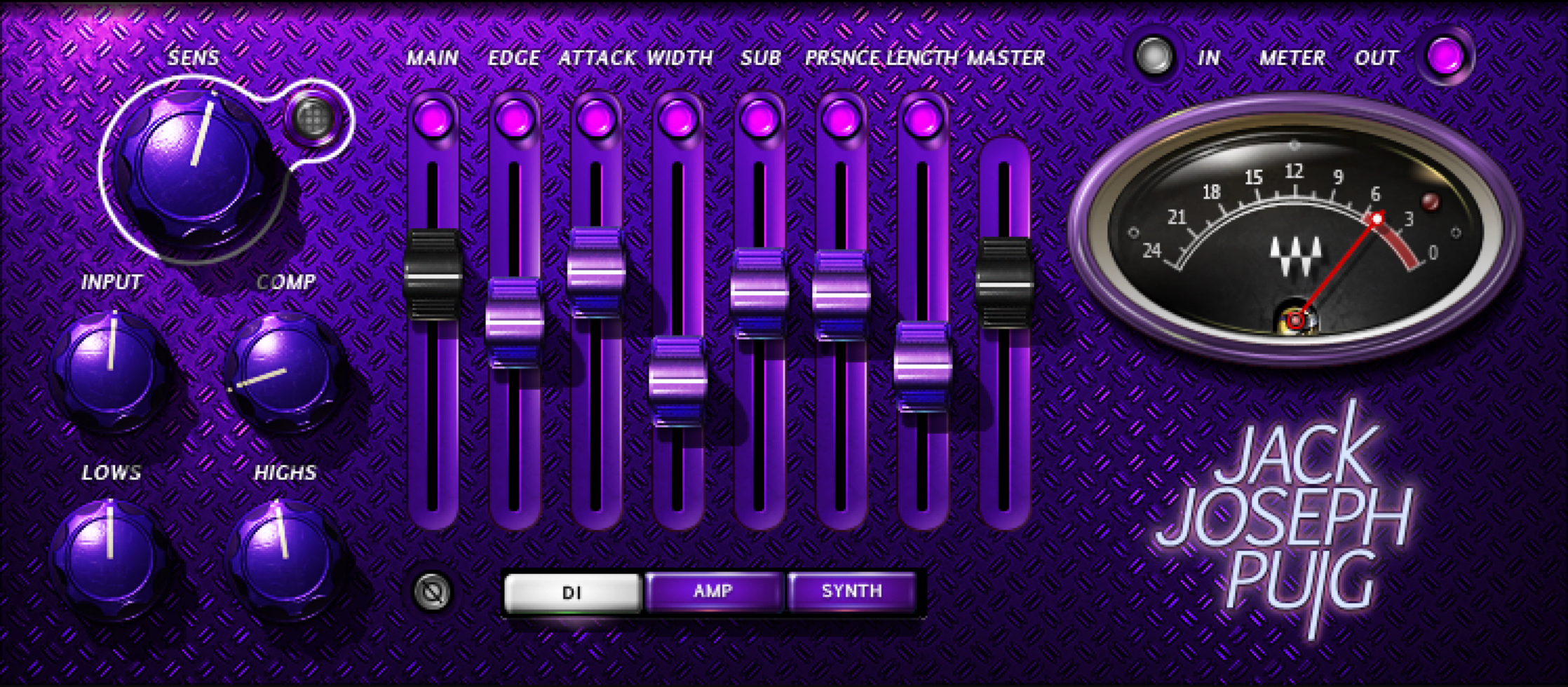Click the MASTER fader handle
This screenshot has height=687, width=1568.
click(x=1004, y=284)
